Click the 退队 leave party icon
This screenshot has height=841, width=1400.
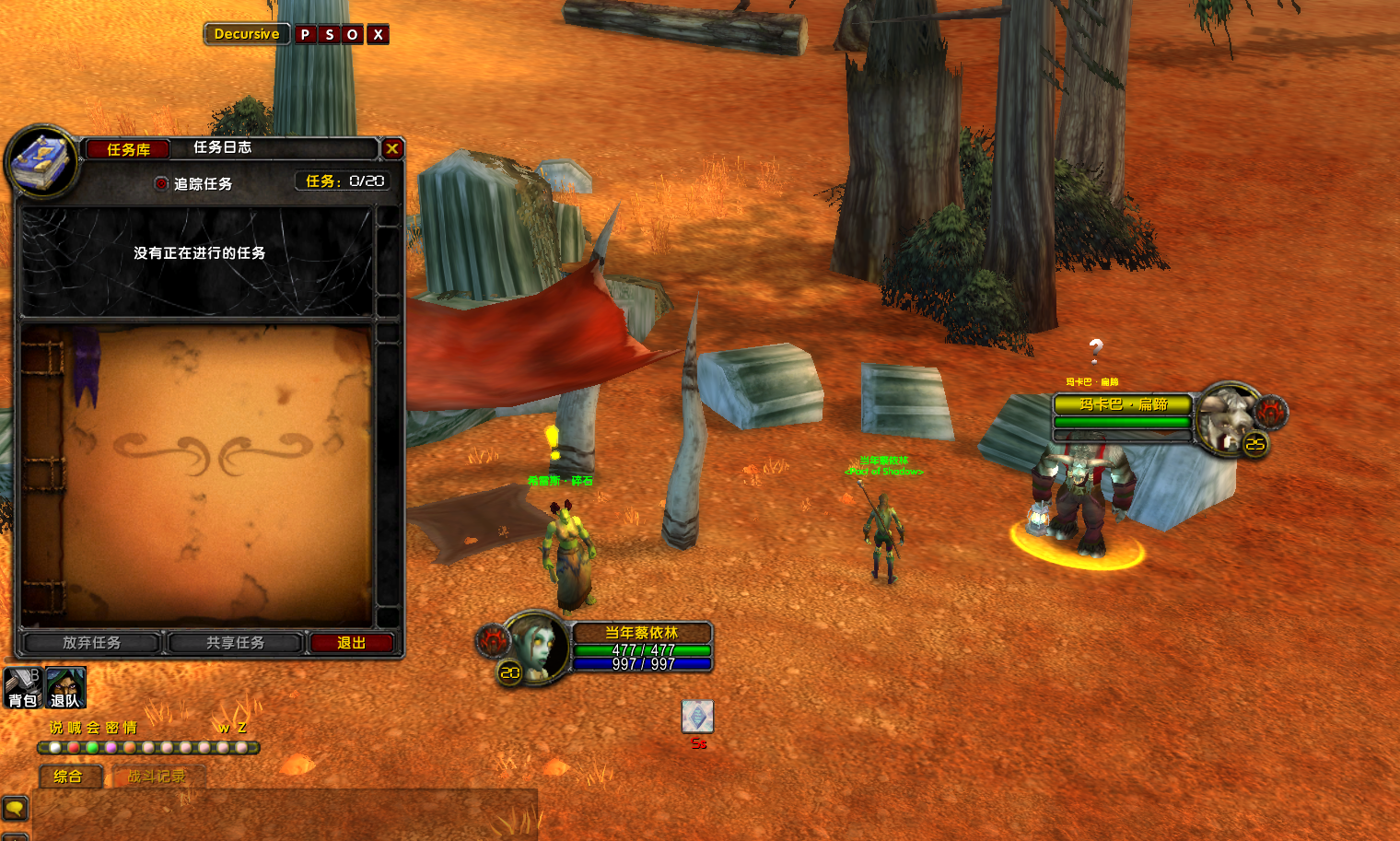(x=65, y=687)
